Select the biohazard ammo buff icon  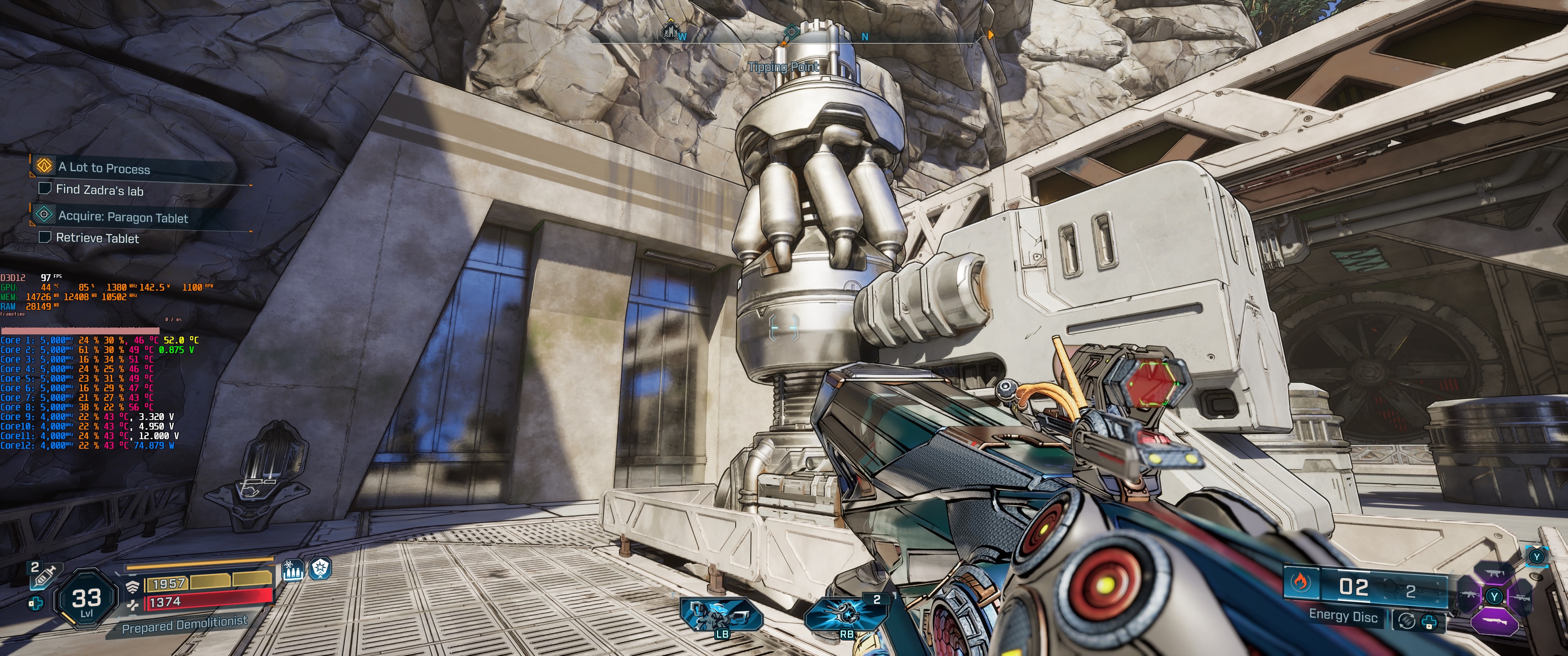coord(293,570)
